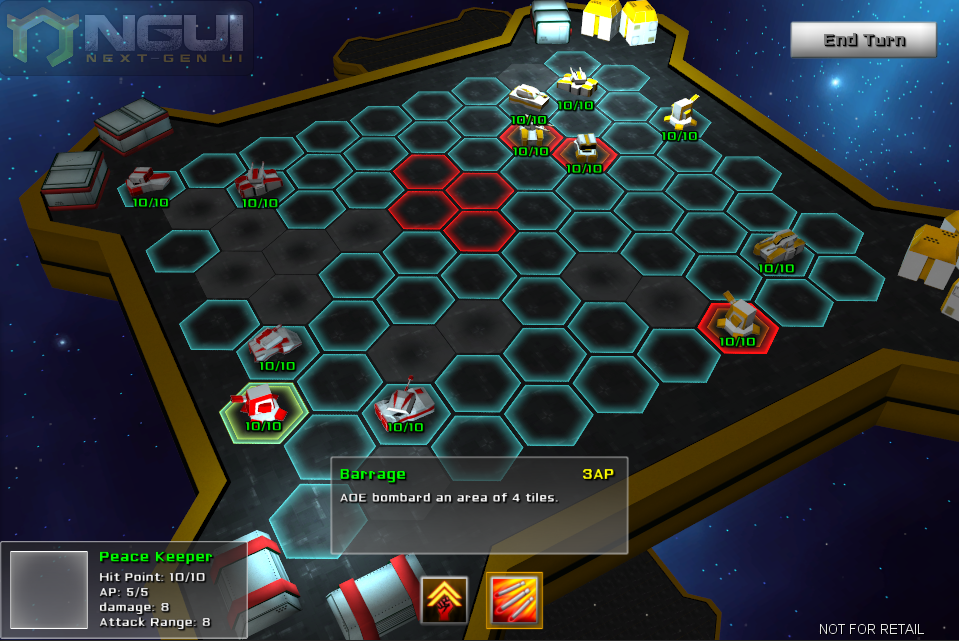
Task: Use the raised fist chevron ability
Action: coord(445,599)
